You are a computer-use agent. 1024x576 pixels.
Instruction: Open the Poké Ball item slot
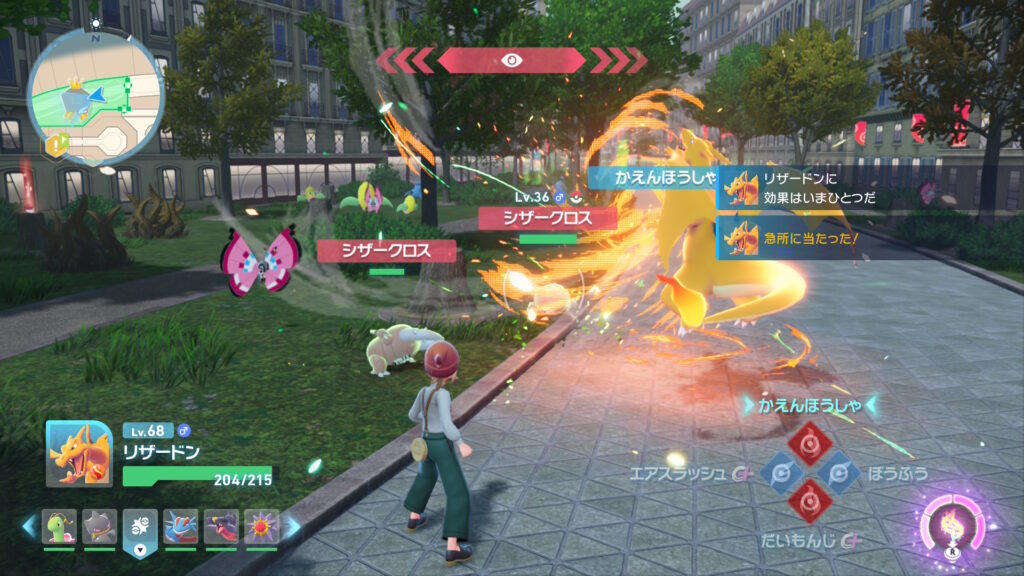(x=140, y=529)
